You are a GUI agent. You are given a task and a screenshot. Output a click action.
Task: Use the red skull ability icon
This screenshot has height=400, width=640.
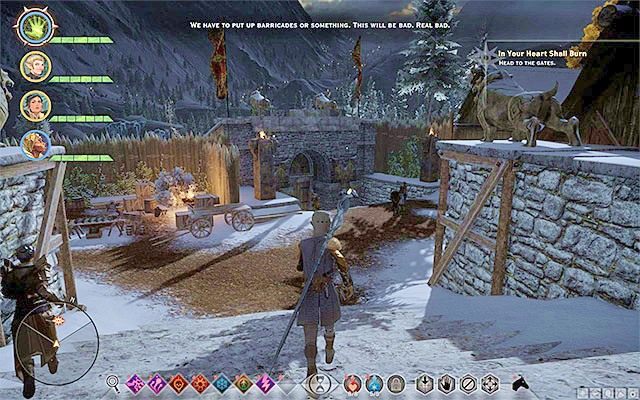178,382
